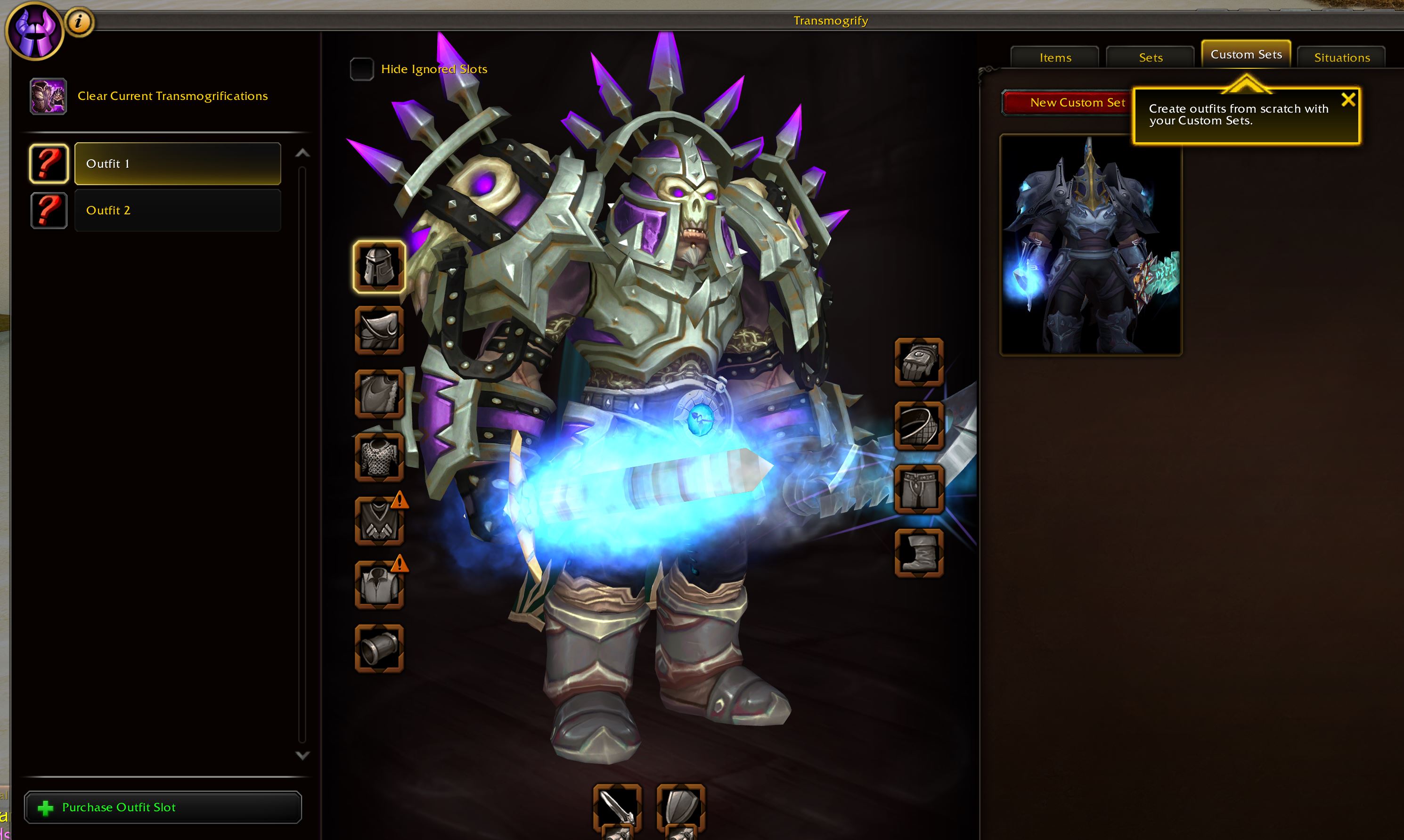Close the Custom Sets tooltip
1404x840 pixels.
pos(1348,99)
